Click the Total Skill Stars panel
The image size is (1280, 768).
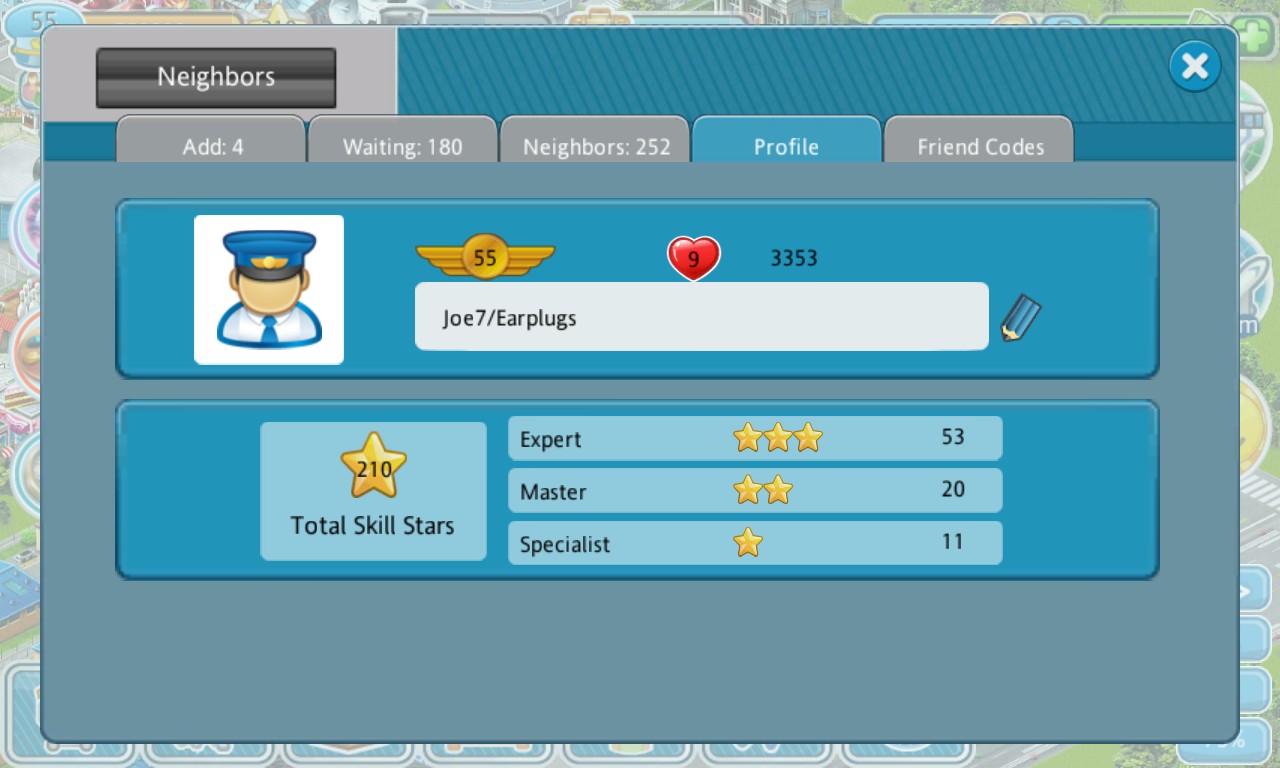[373, 491]
